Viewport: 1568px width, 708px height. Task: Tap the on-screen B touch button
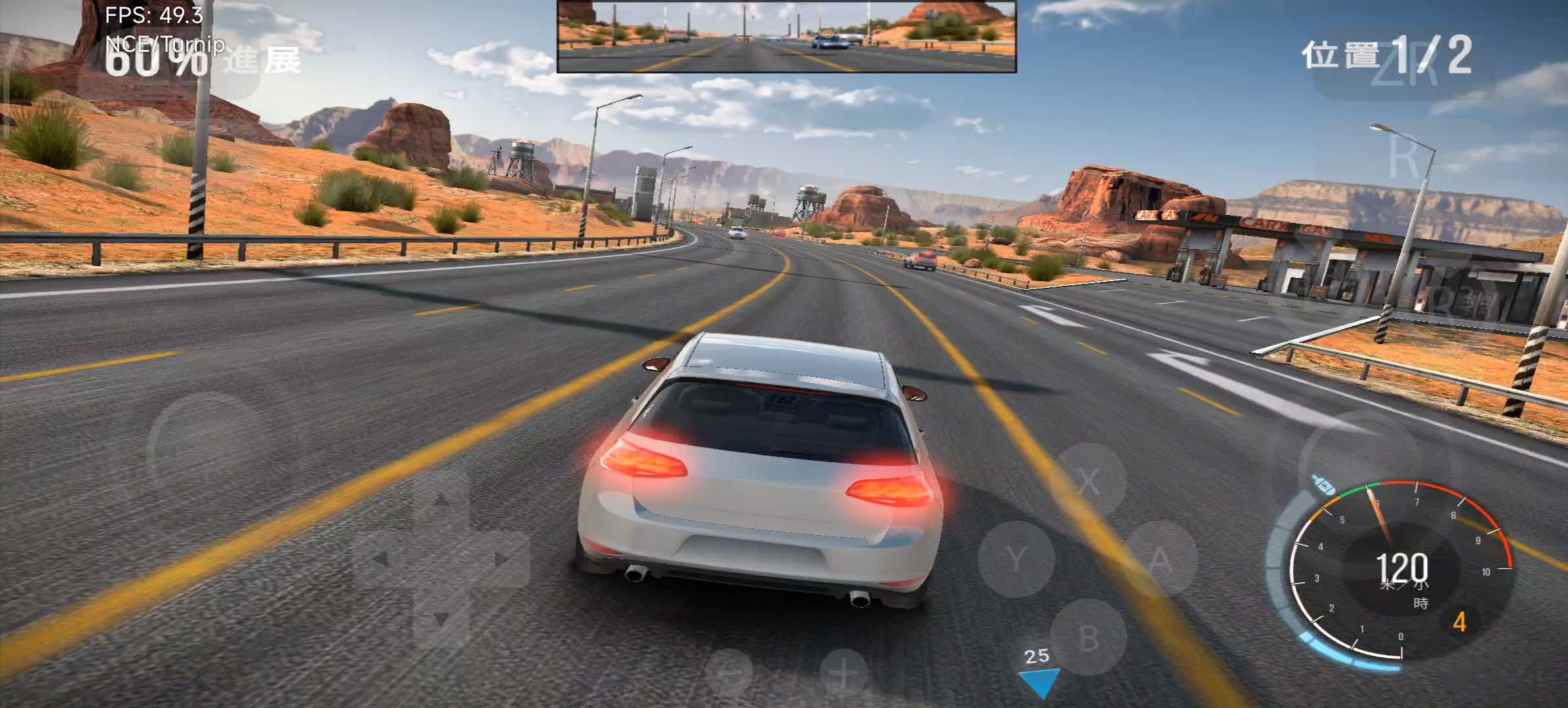click(1089, 637)
